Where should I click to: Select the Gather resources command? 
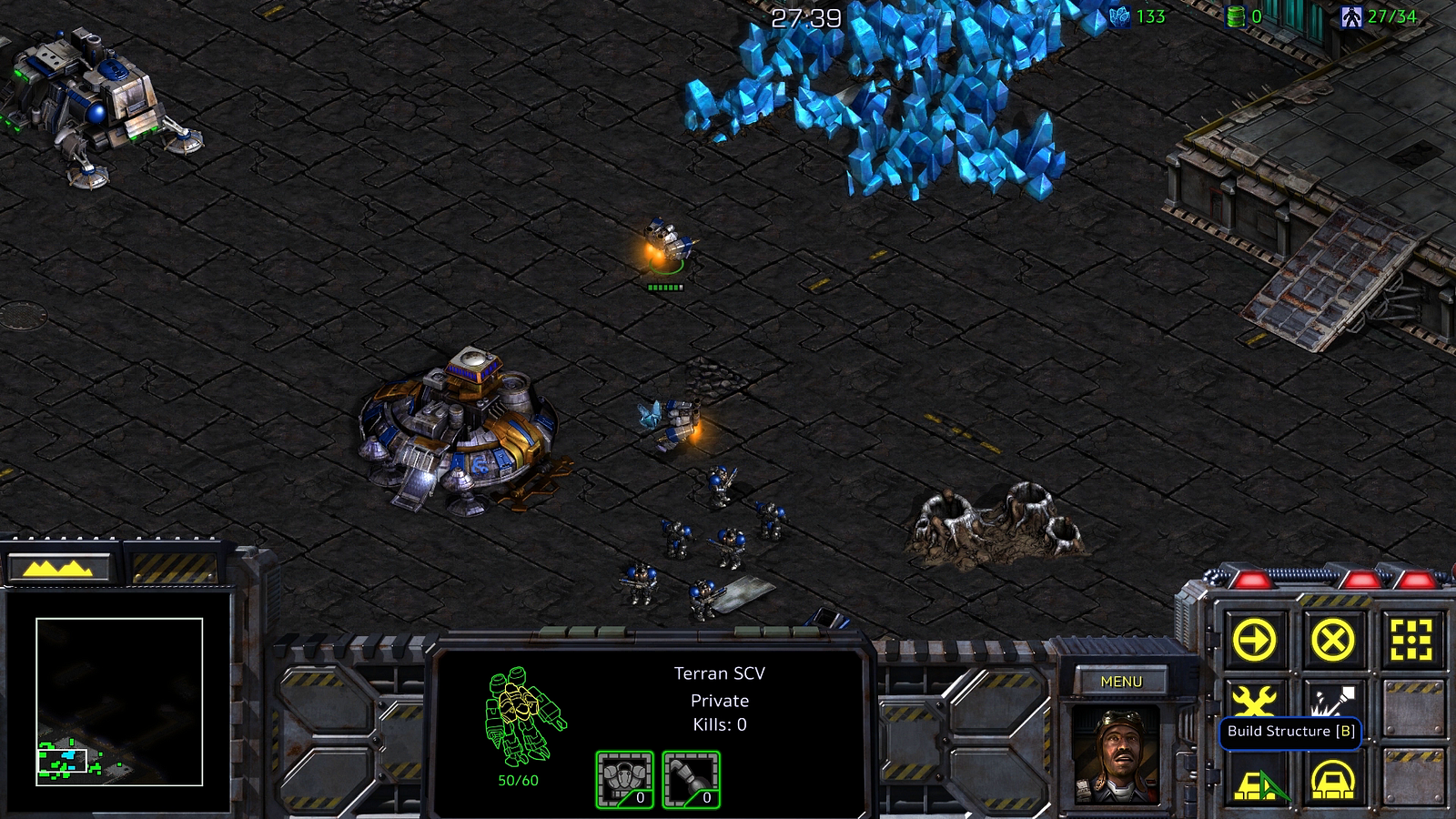click(1332, 701)
